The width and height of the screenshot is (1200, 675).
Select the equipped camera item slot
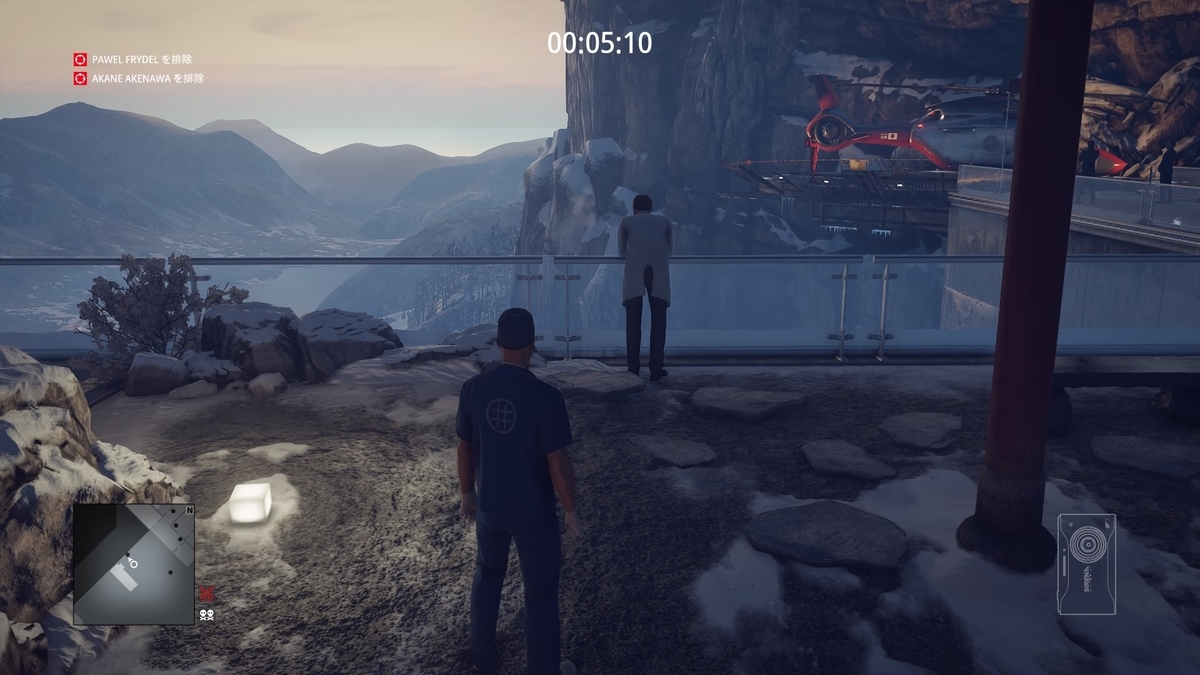pyautogui.click(x=1086, y=564)
